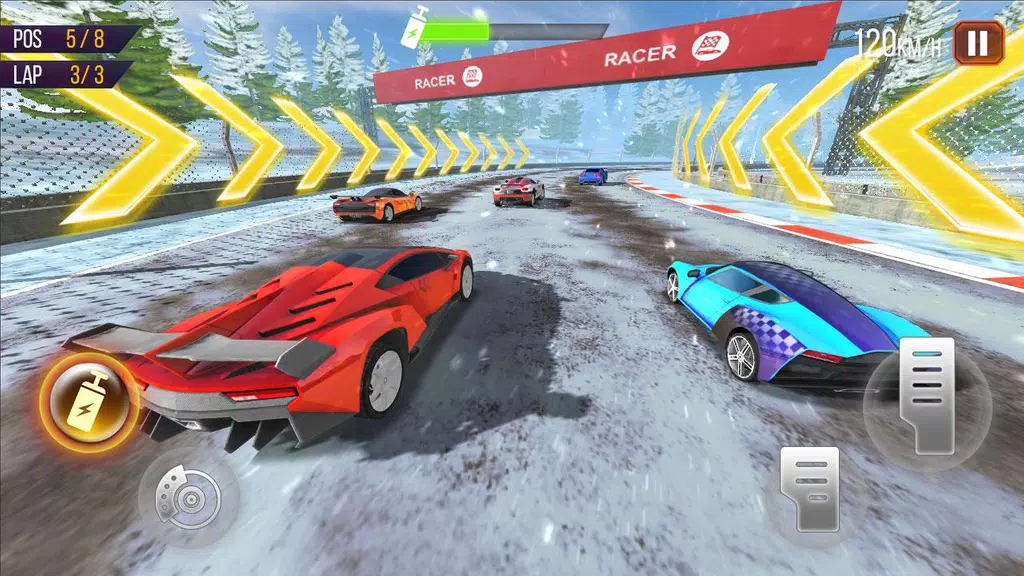Hit the tall accelerator pedal
Screen dimensions: 1024x576
[928, 396]
